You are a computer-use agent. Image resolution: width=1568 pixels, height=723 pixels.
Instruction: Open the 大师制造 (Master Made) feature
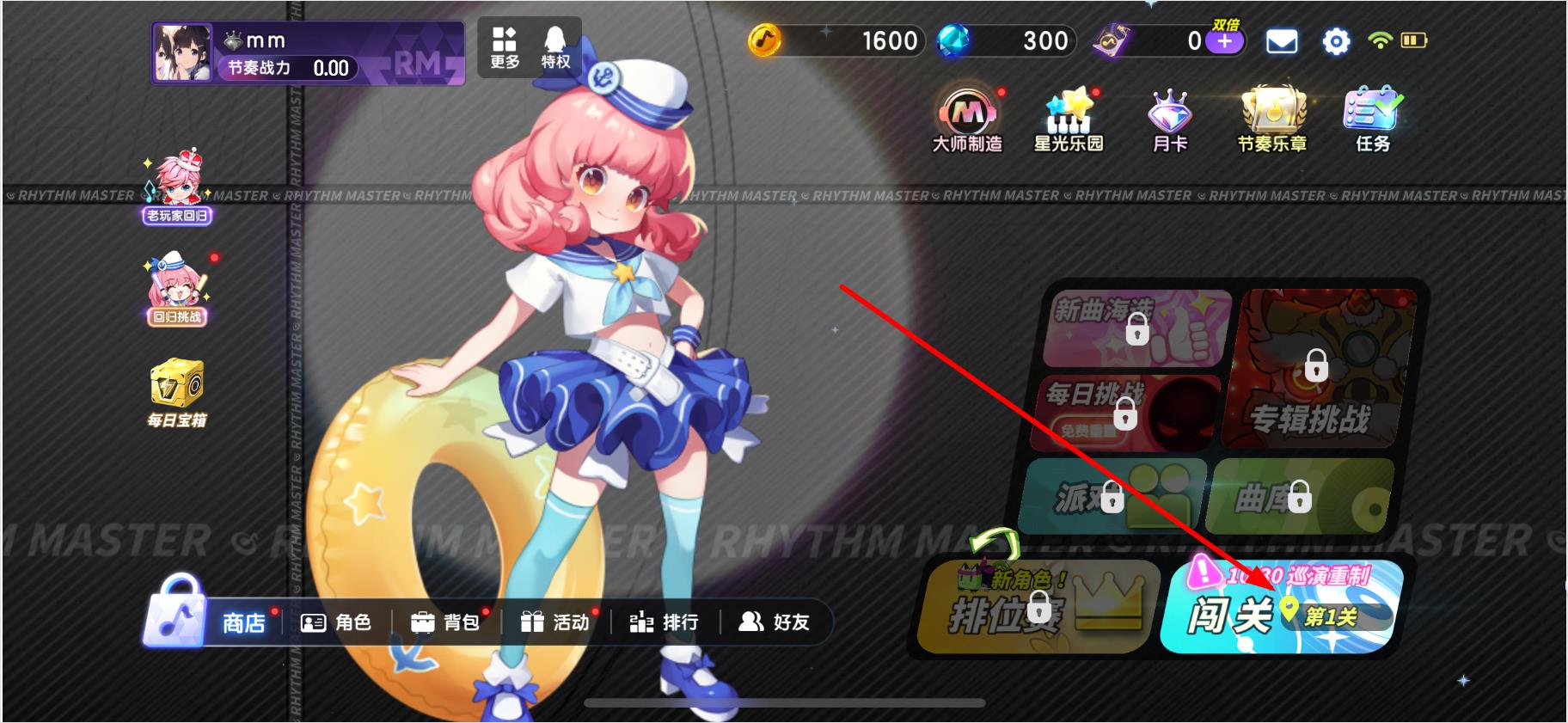pos(966,116)
